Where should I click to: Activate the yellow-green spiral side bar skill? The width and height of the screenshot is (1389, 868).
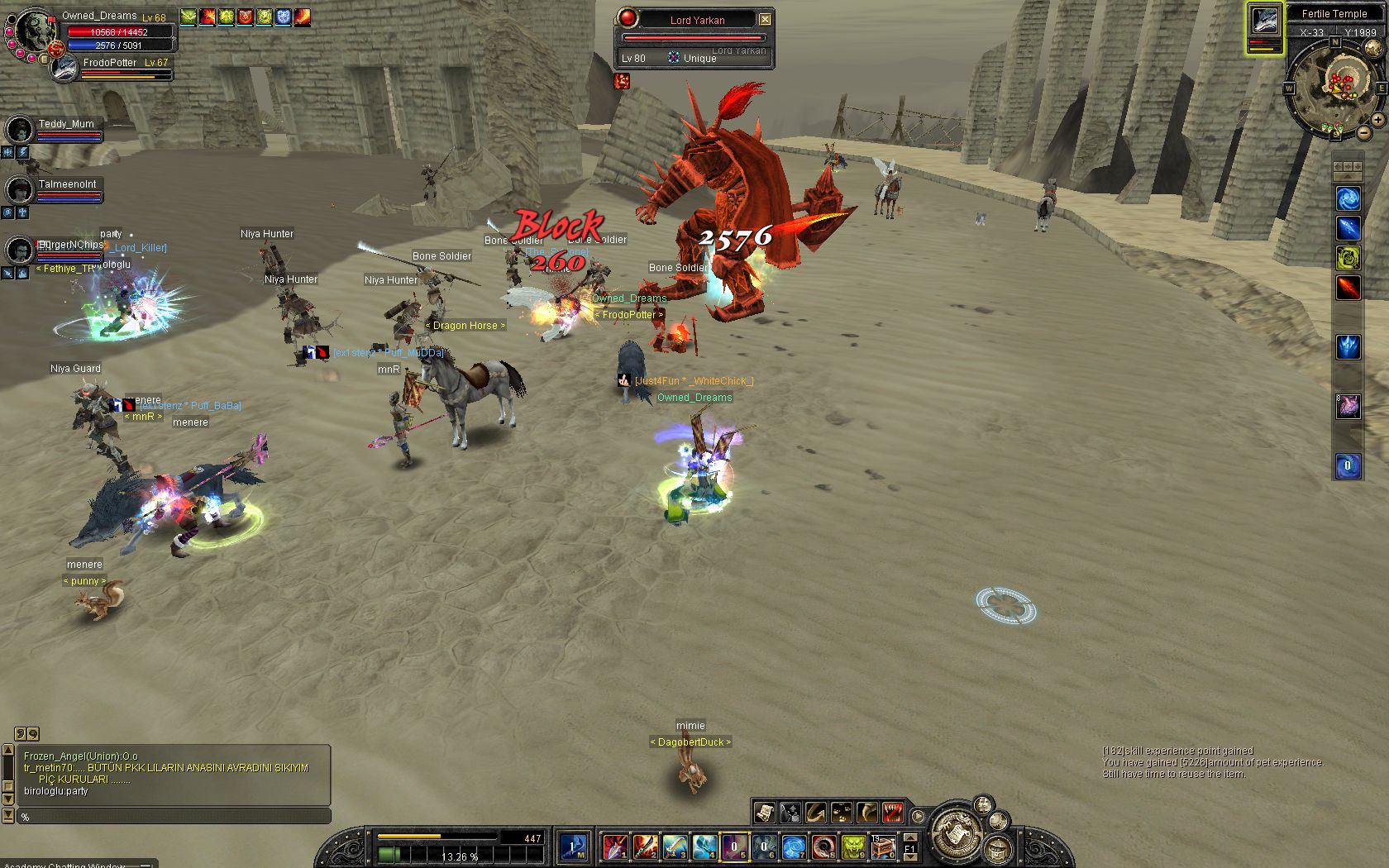pyautogui.click(x=1348, y=258)
